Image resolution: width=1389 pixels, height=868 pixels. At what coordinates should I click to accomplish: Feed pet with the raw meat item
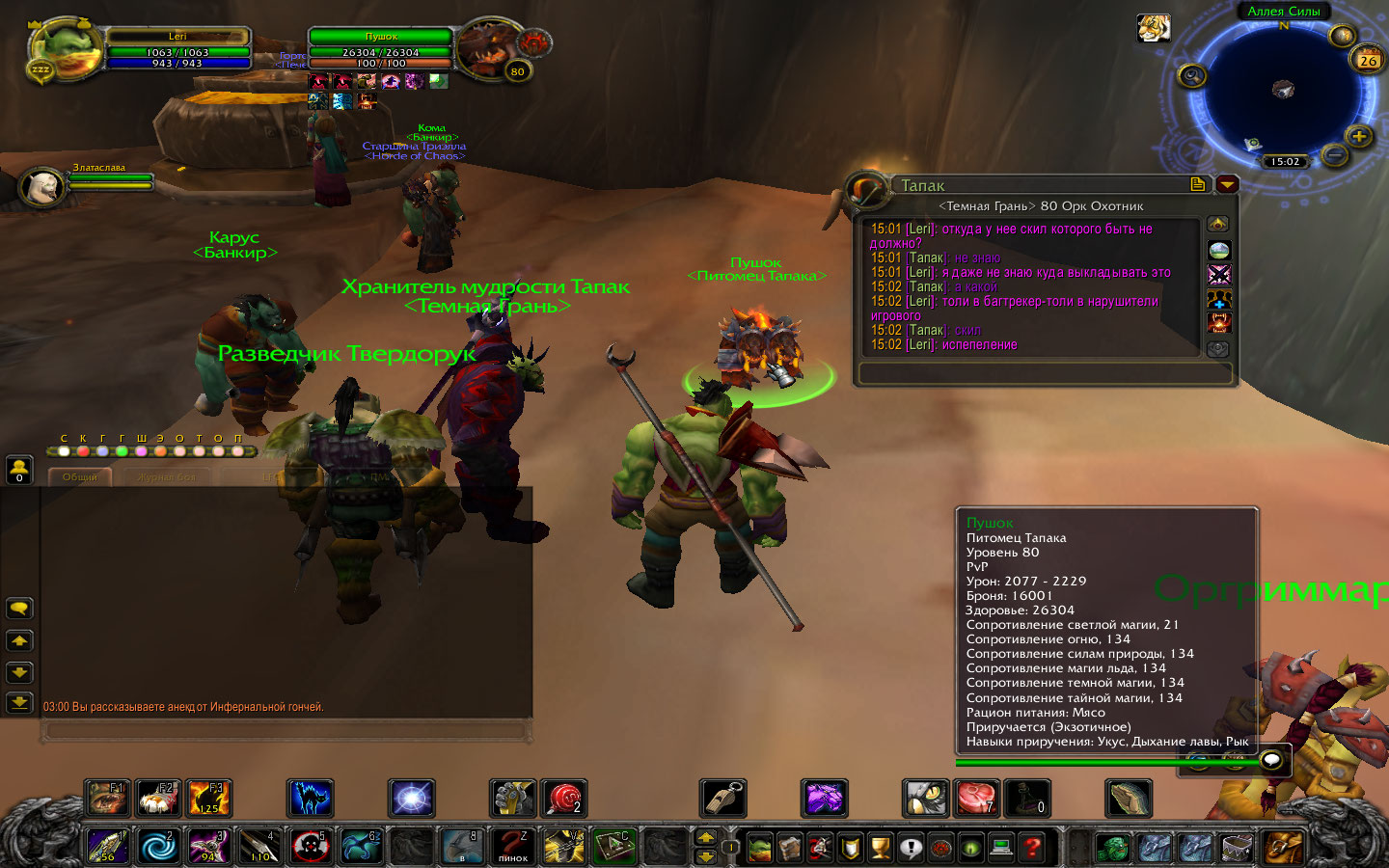pos(975,799)
